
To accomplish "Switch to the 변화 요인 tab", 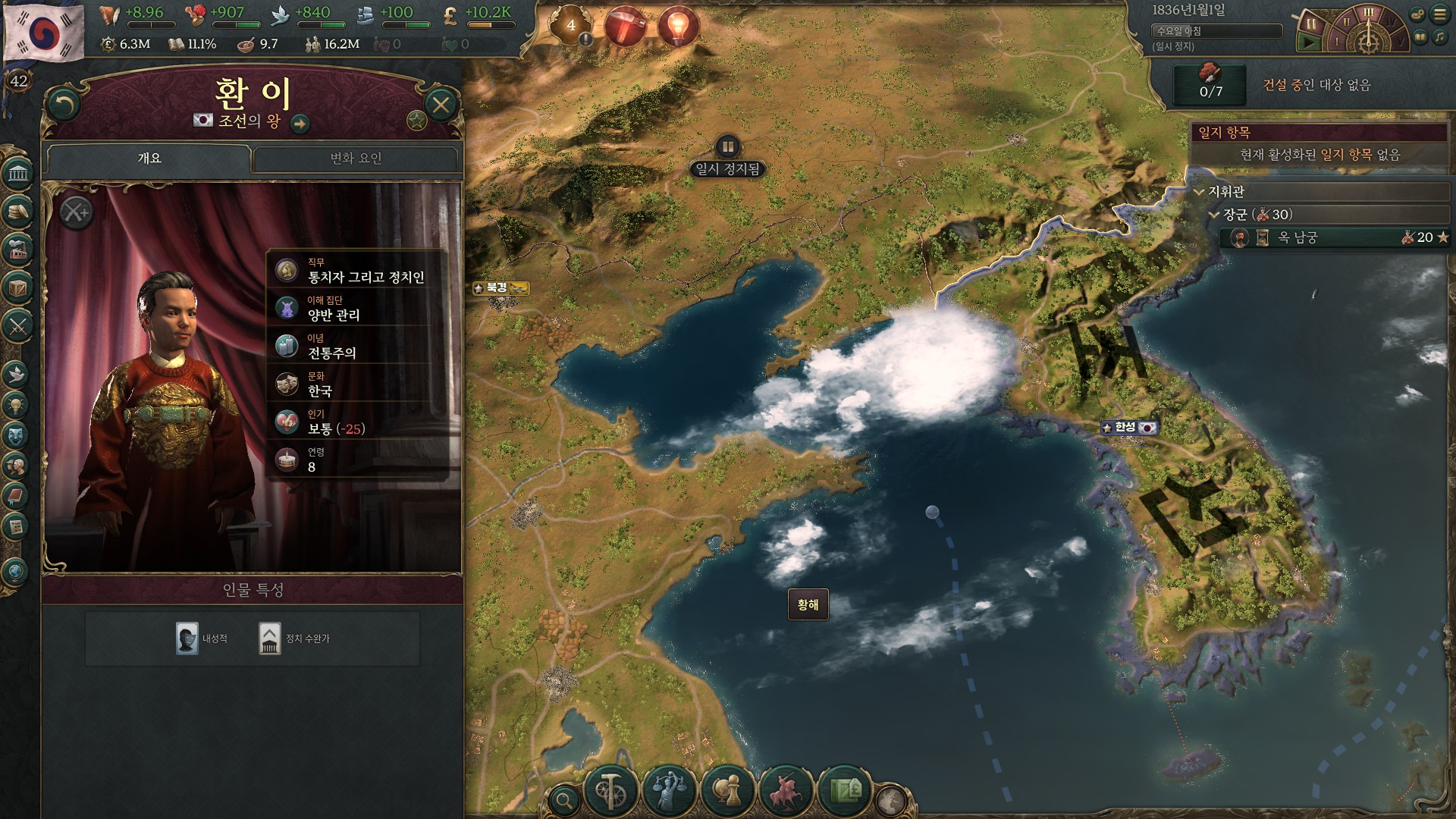I will pos(356,158).
